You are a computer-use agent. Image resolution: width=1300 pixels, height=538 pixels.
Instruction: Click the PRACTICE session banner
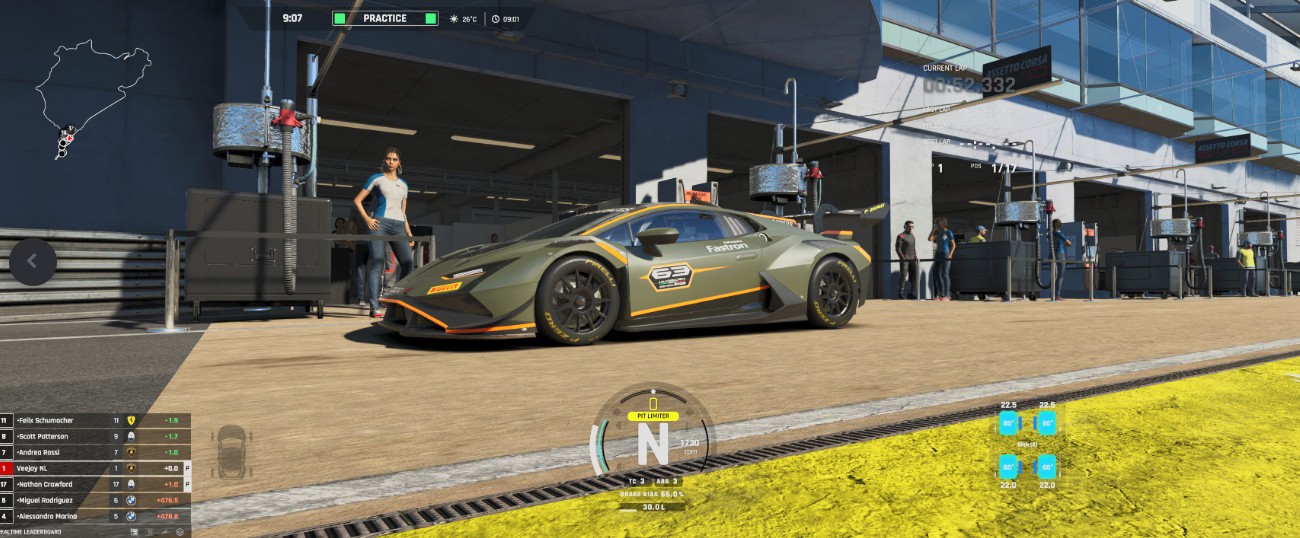[385, 18]
